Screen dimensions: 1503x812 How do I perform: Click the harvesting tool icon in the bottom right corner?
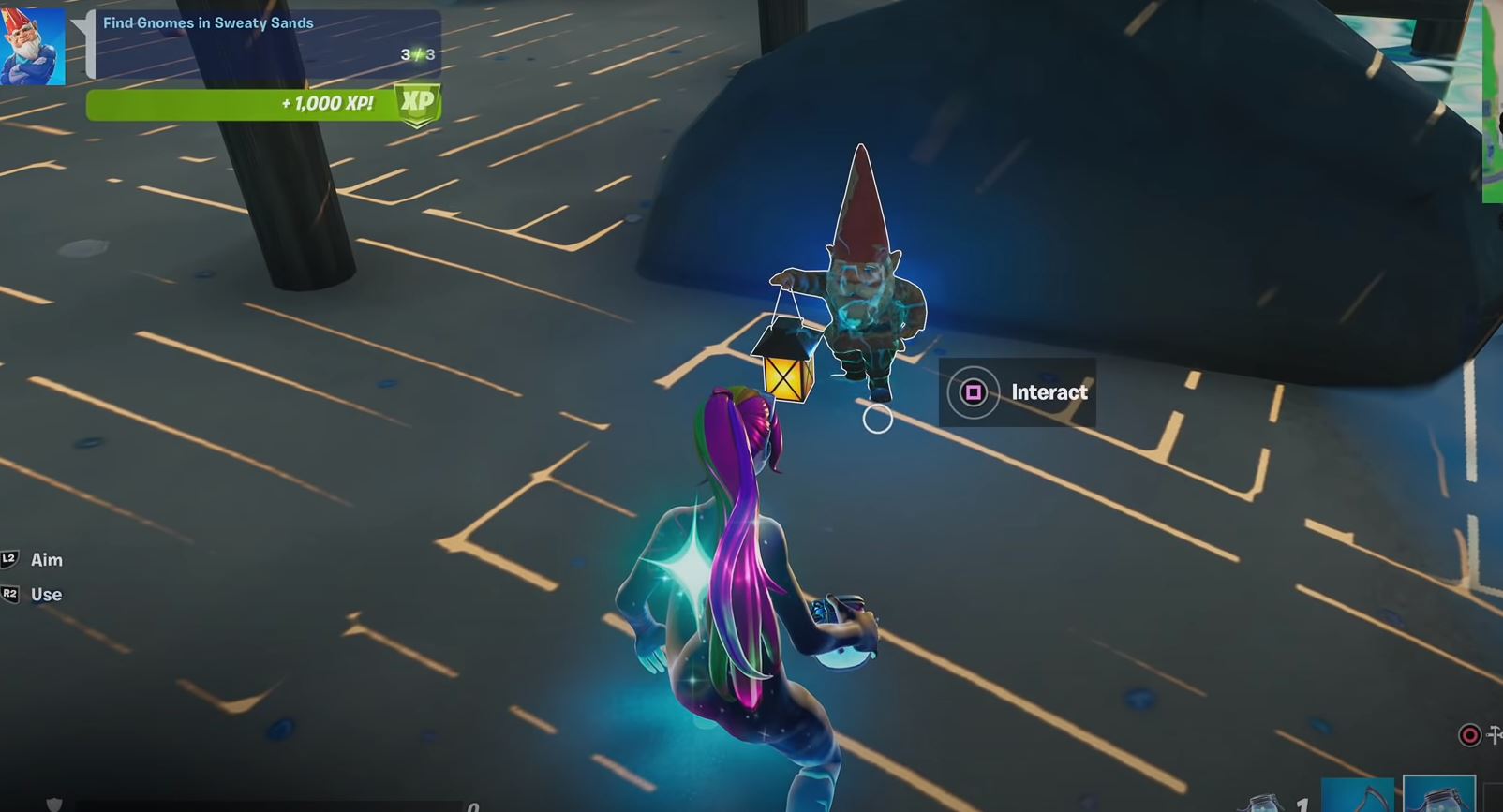click(1494, 734)
